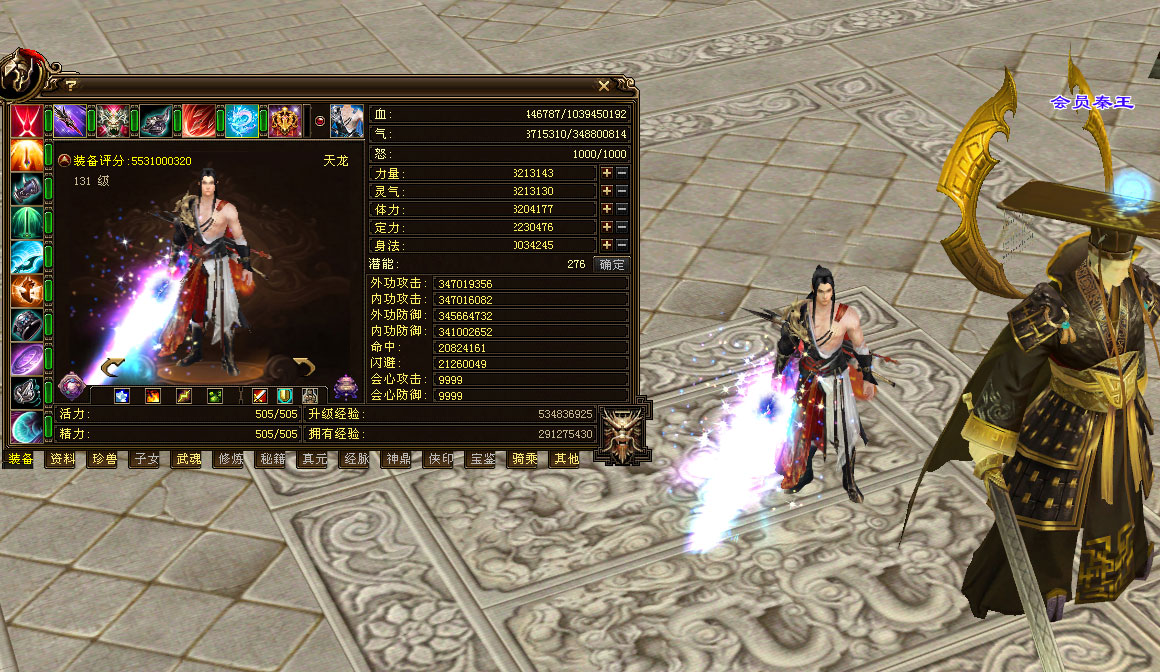Show the 经脉 meridians tab
The image size is (1160, 672).
[x=356, y=460]
